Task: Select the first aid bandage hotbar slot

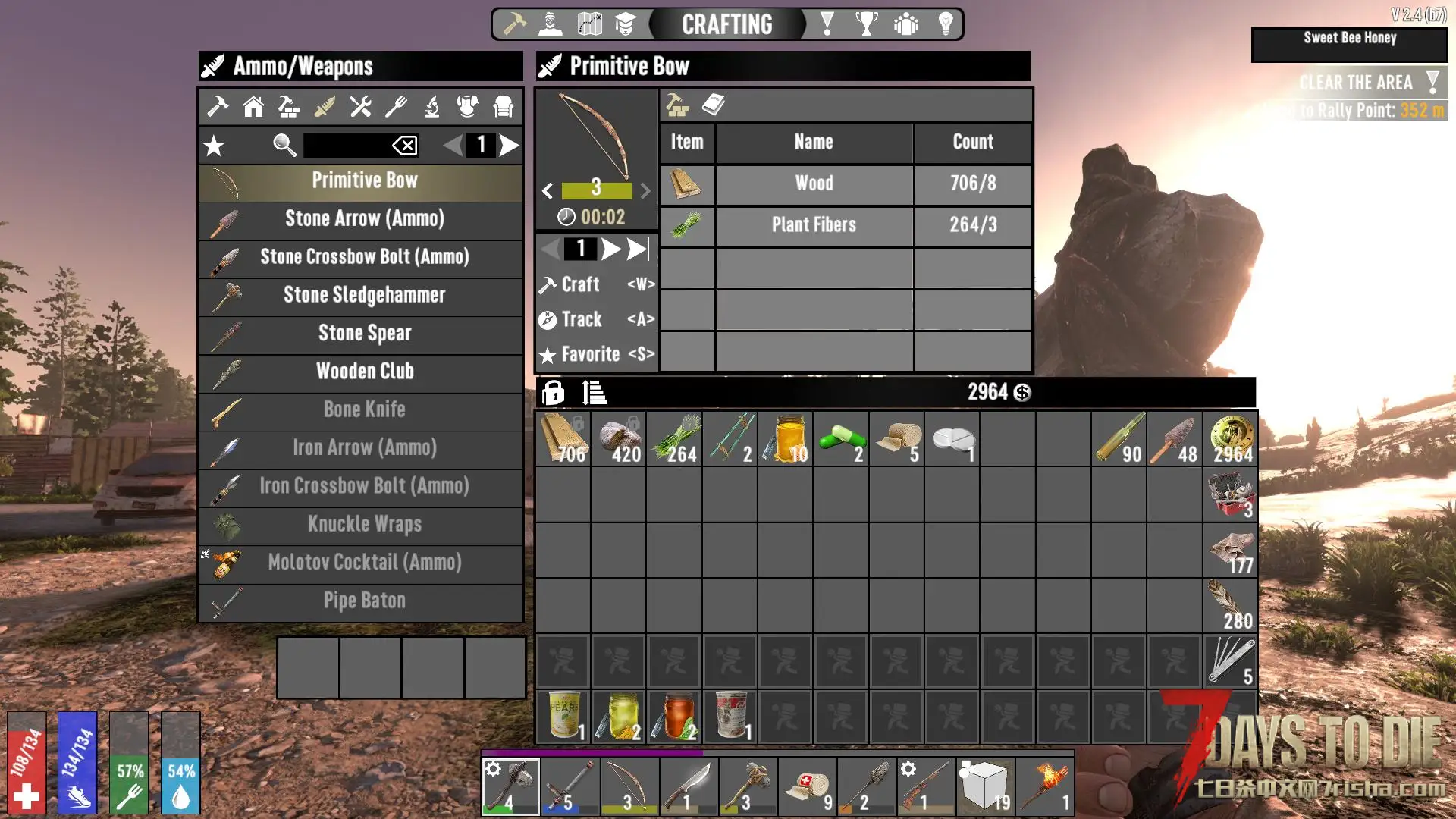Action: point(808,786)
